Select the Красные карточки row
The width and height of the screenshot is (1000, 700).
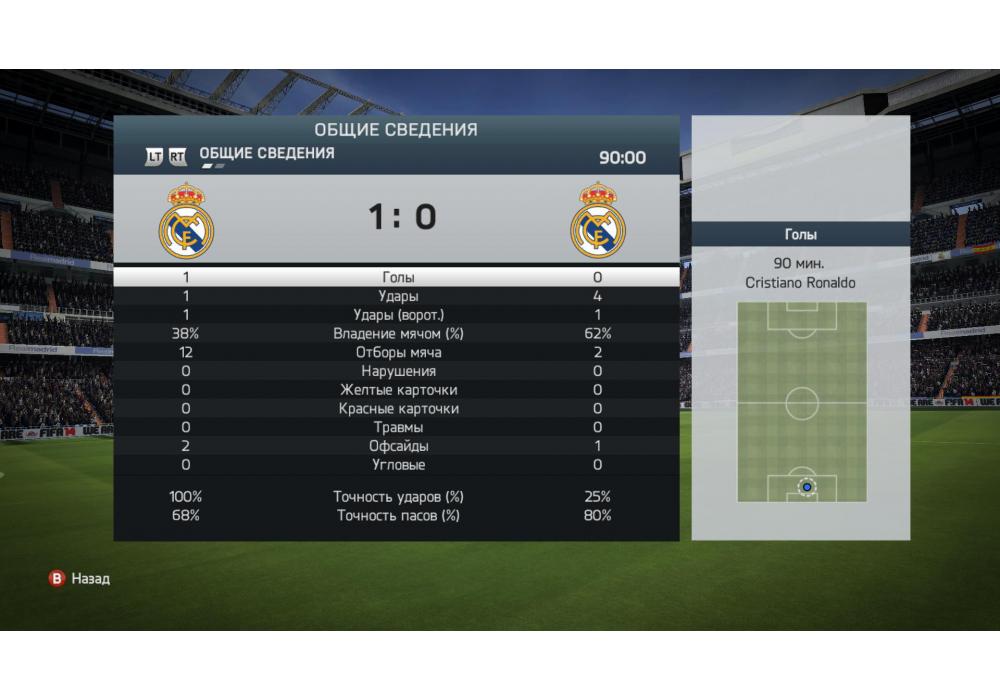[398, 409]
